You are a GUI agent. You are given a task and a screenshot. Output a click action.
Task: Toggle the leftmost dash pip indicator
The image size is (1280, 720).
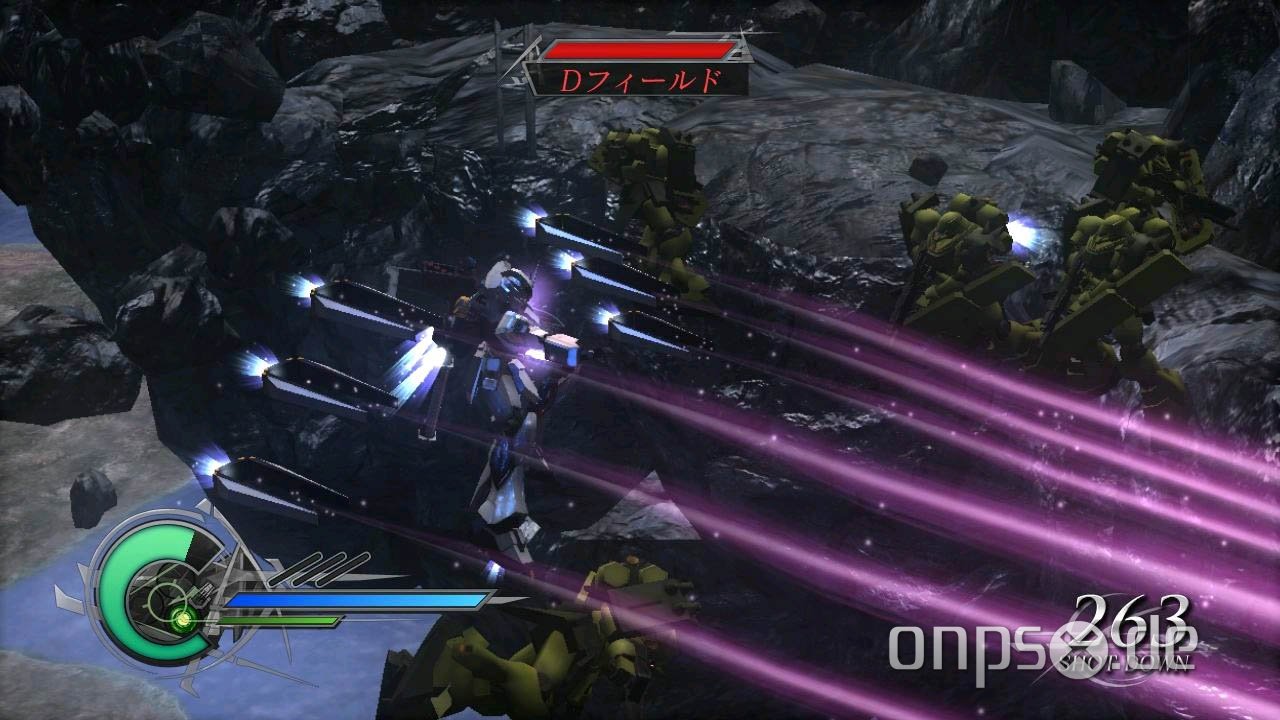pyautogui.click(x=298, y=570)
